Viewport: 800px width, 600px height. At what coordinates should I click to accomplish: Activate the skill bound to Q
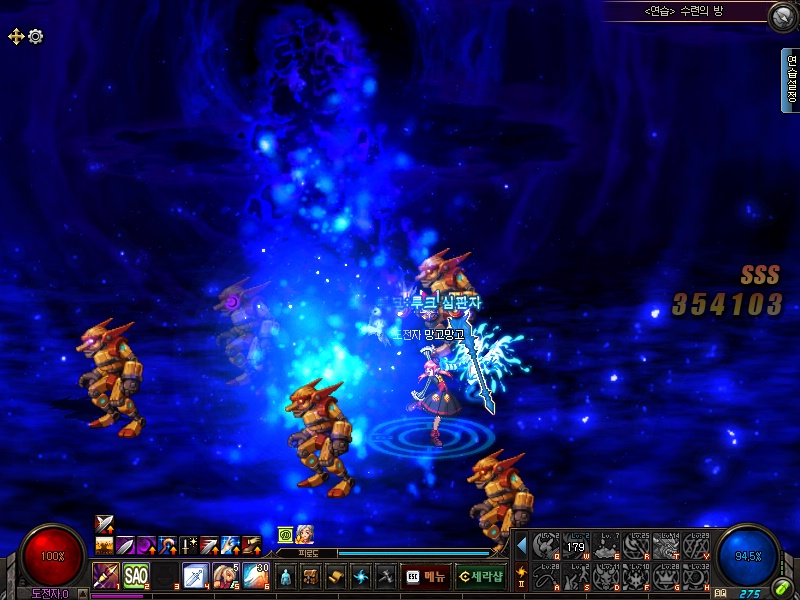pos(545,546)
